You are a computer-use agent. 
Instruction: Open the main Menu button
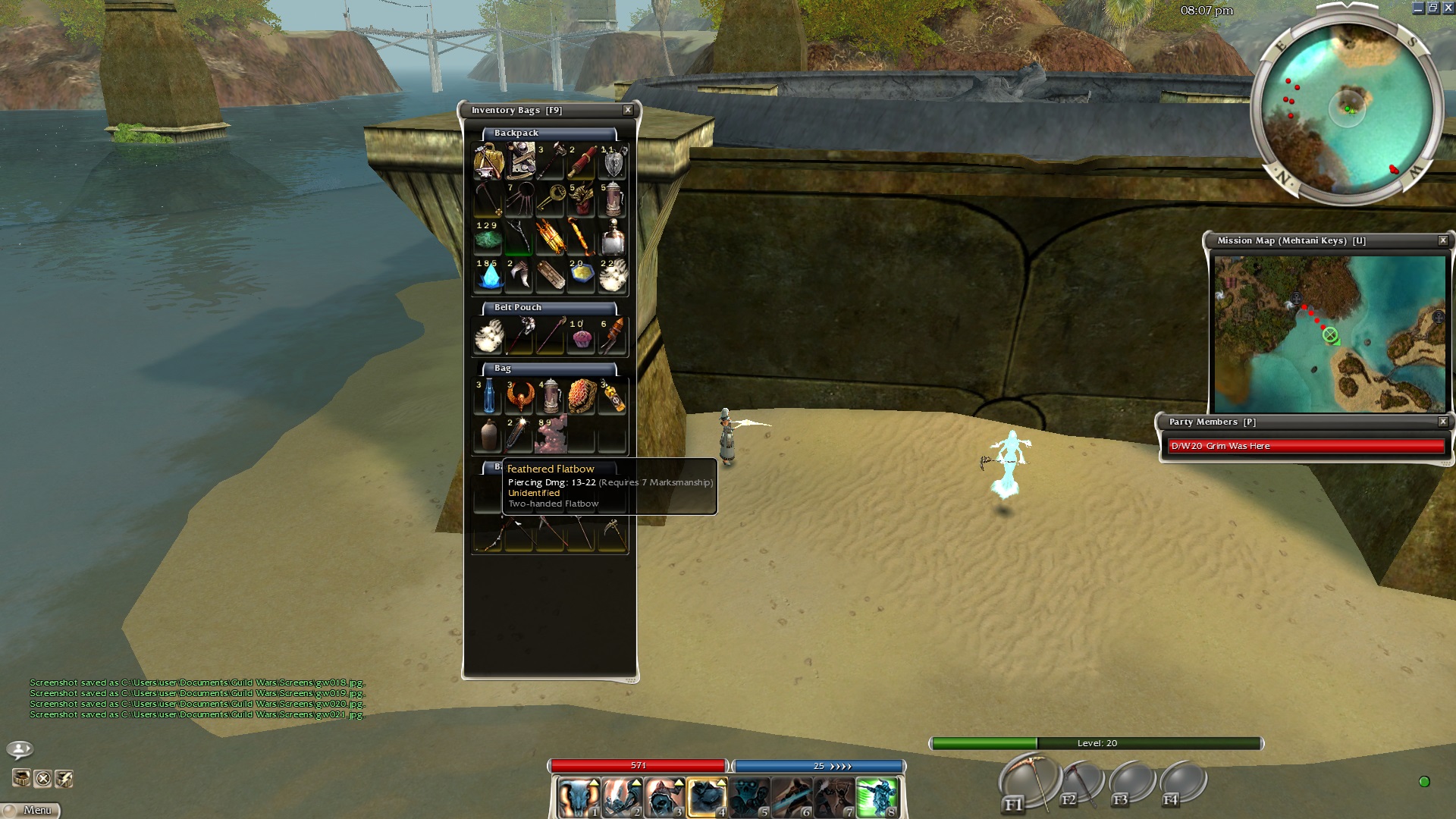pyautogui.click(x=31, y=810)
